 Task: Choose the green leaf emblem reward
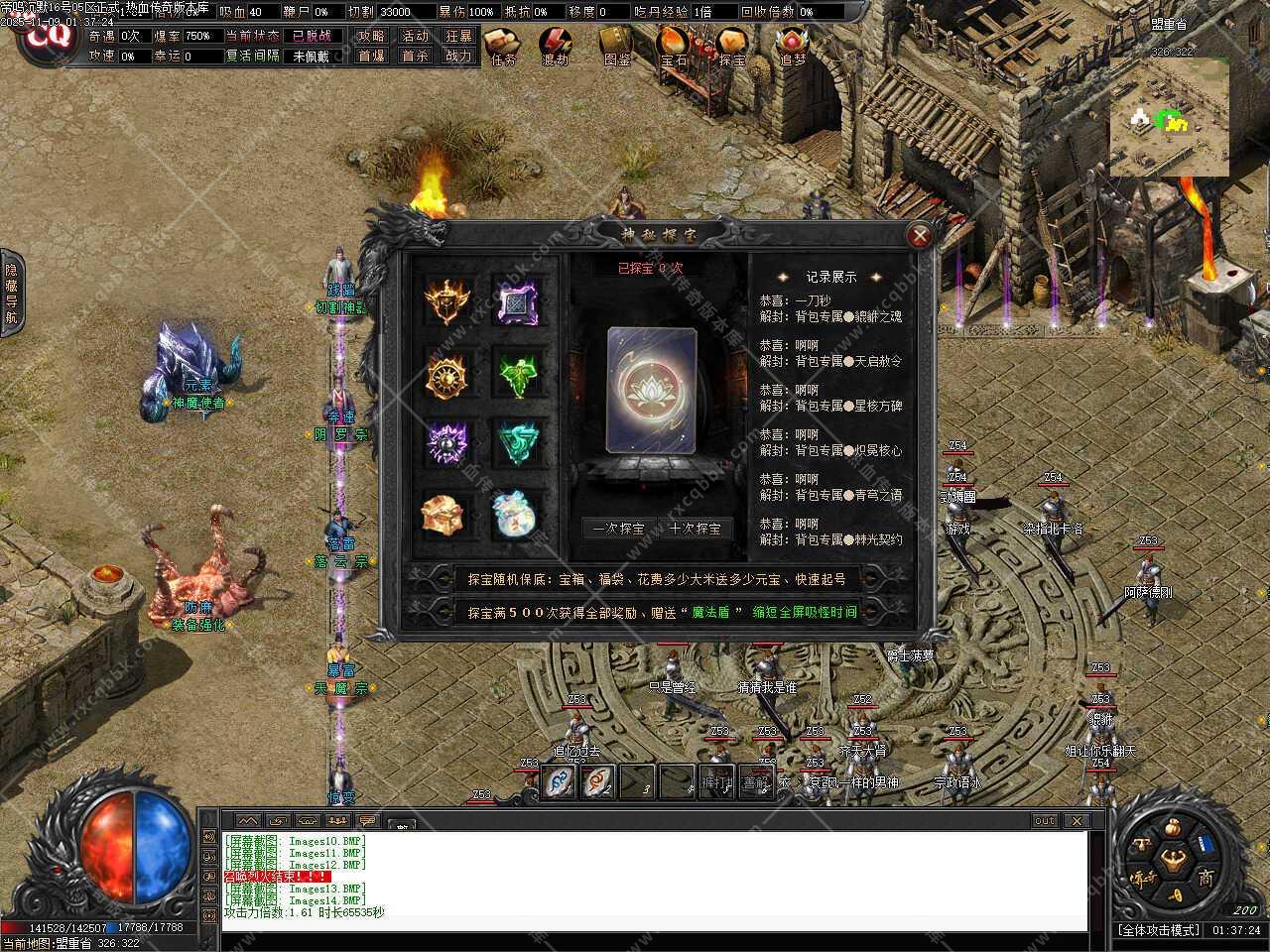515,375
